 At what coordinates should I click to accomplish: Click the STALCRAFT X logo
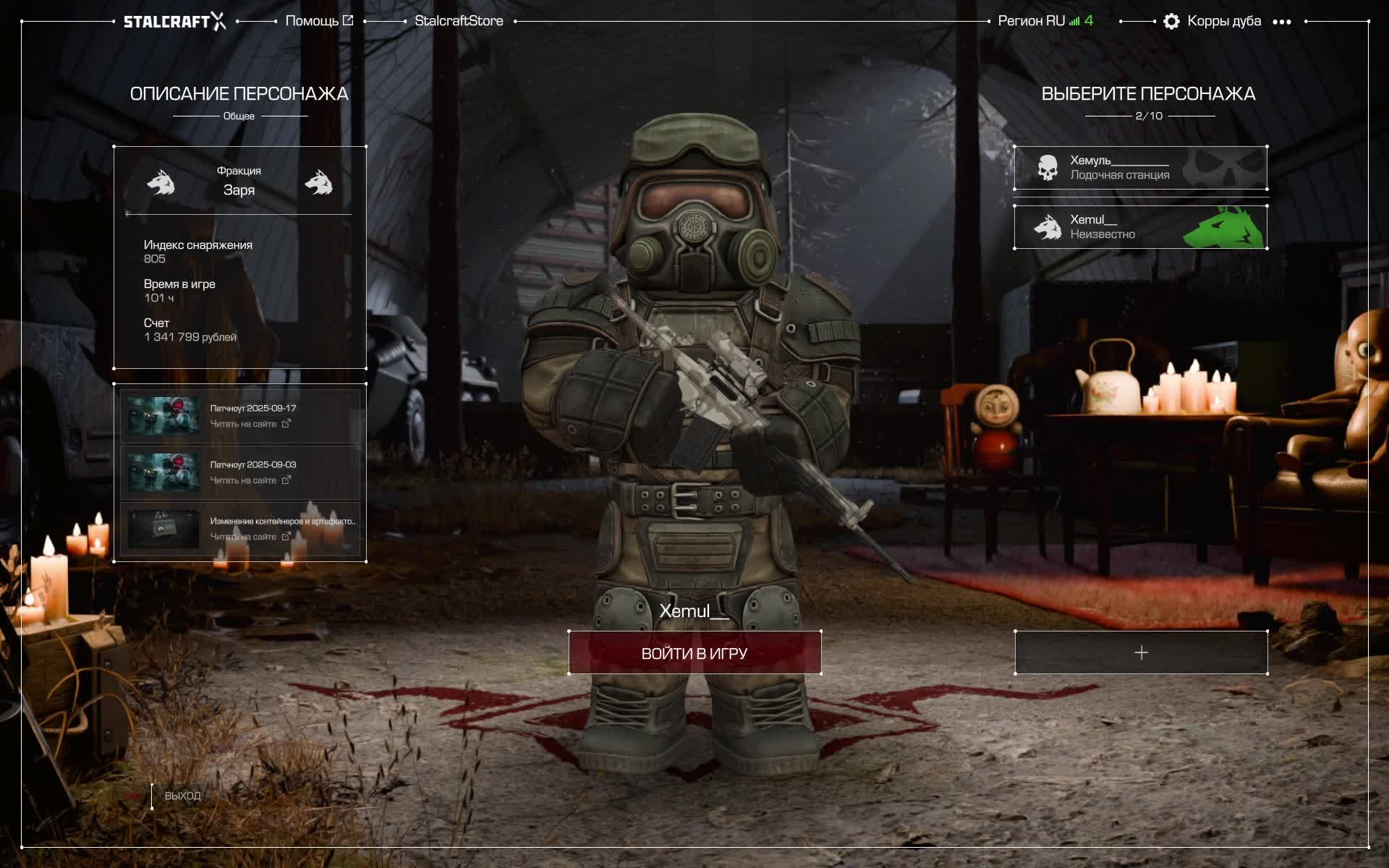pyautogui.click(x=174, y=22)
